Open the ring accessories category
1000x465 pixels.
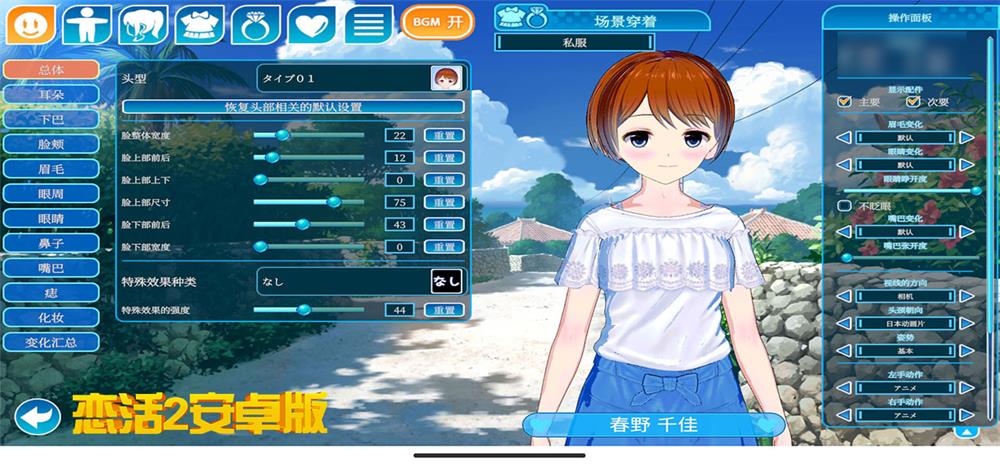point(256,24)
